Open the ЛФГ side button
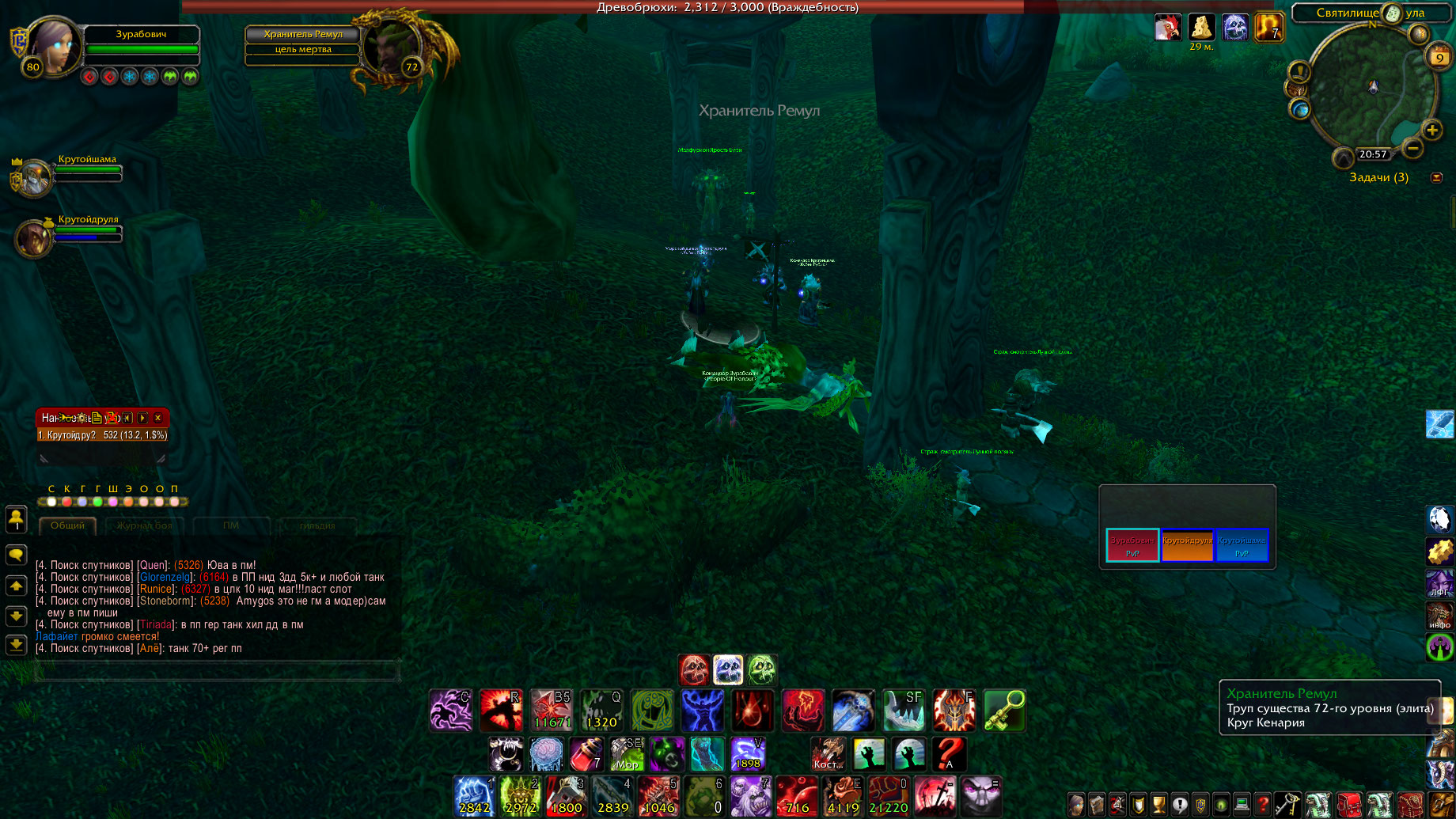 click(x=1439, y=585)
